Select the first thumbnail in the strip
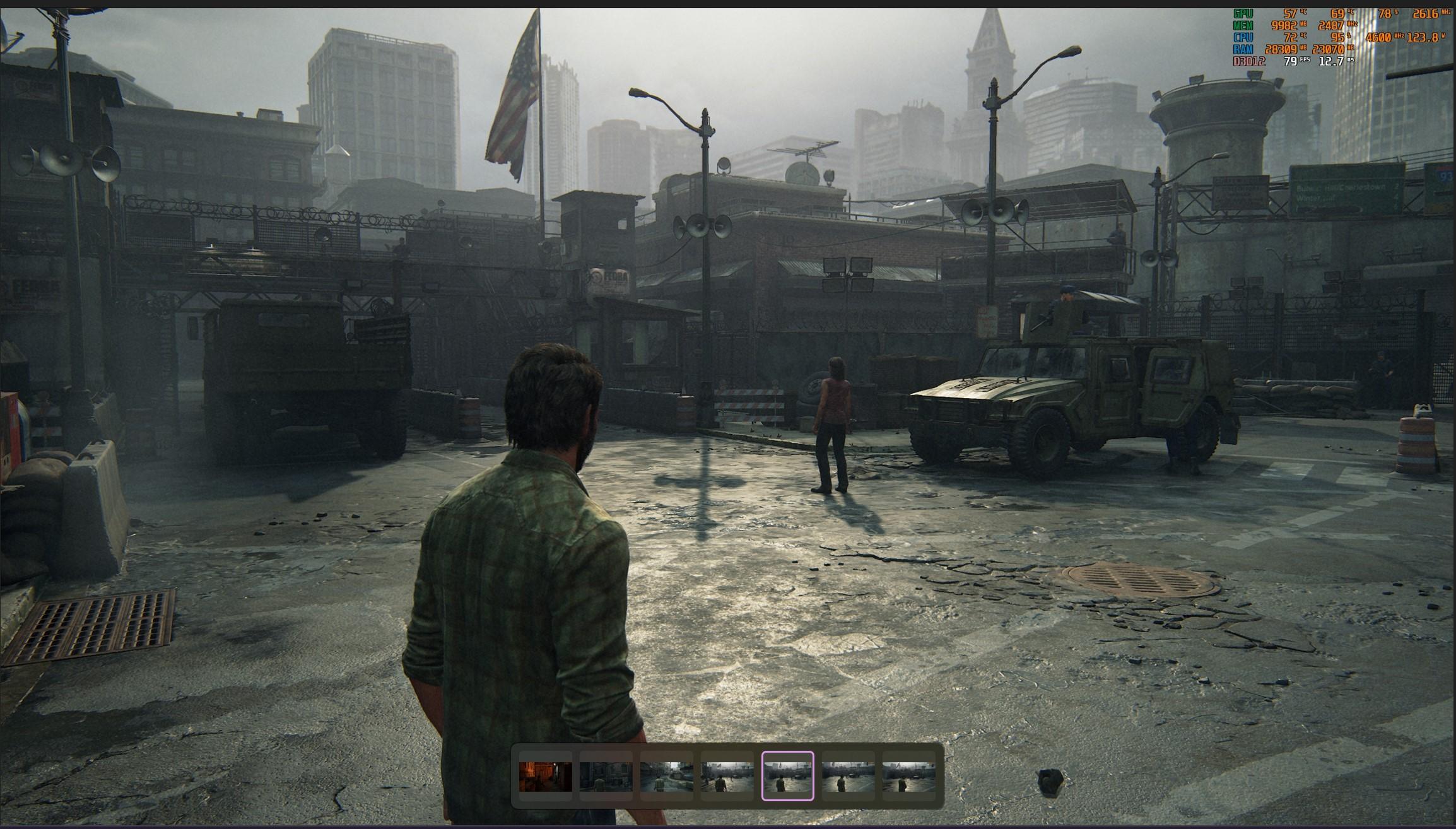 coord(545,776)
